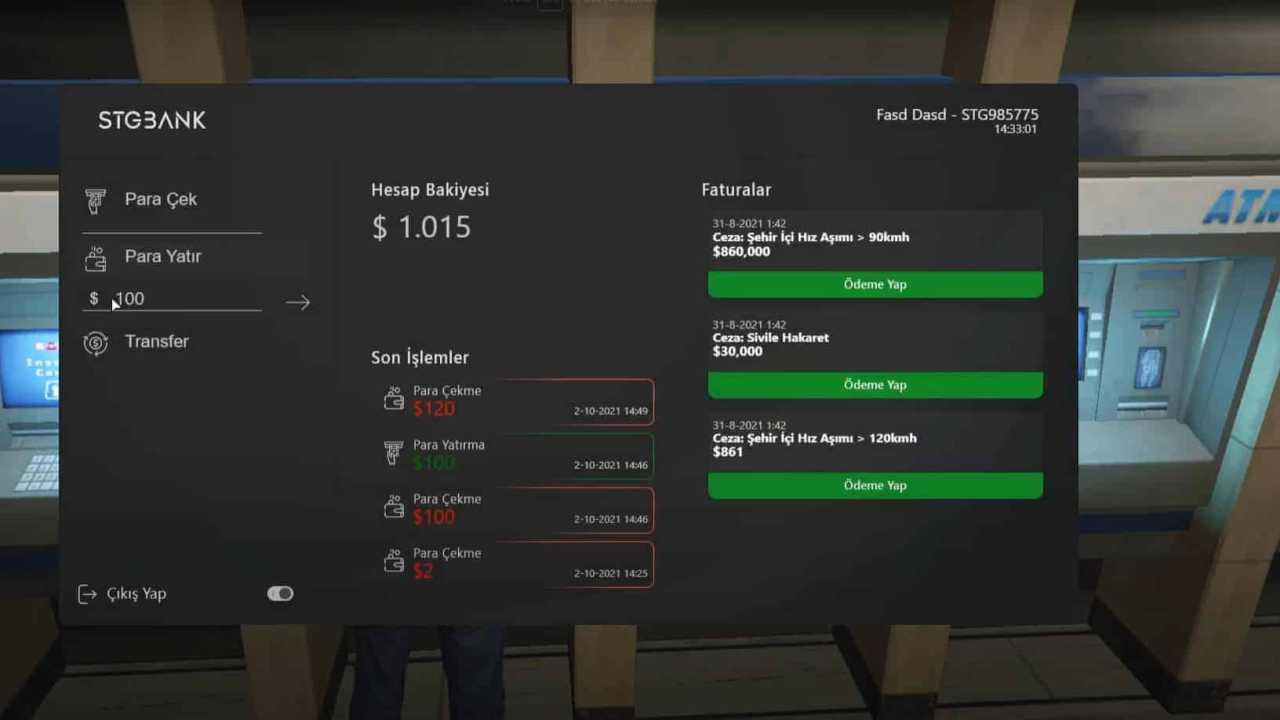Open the Para Yatır menu entry
Image resolution: width=1280 pixels, height=720 pixels.
click(x=162, y=256)
